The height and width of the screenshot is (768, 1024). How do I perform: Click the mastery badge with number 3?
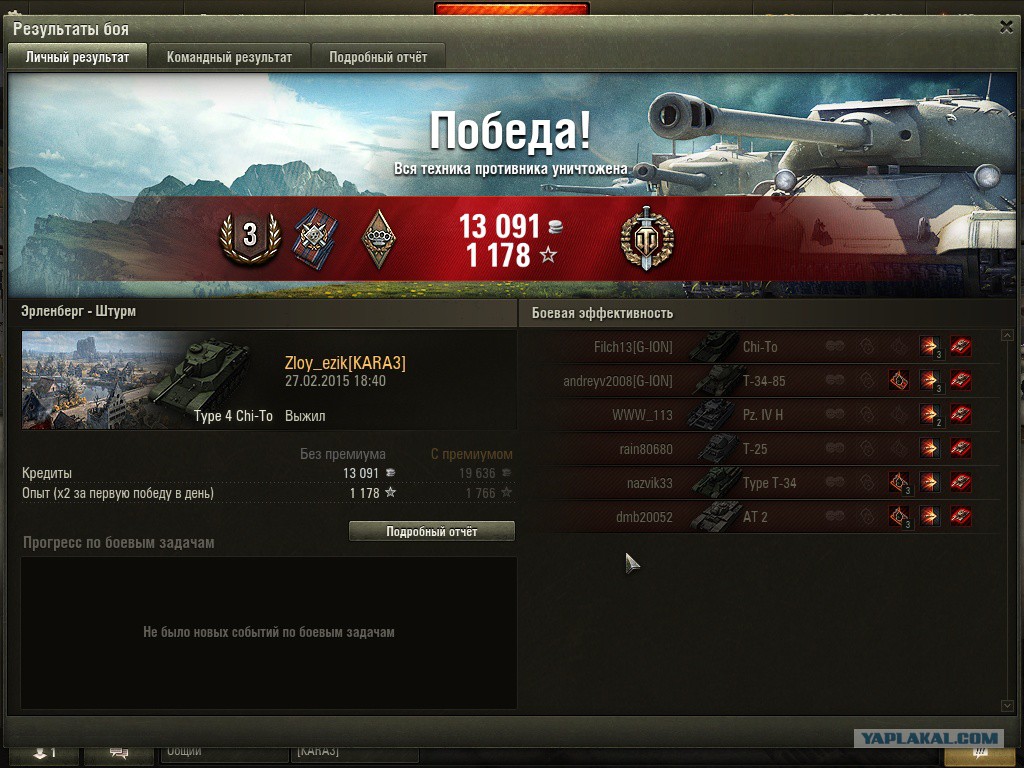(x=250, y=236)
